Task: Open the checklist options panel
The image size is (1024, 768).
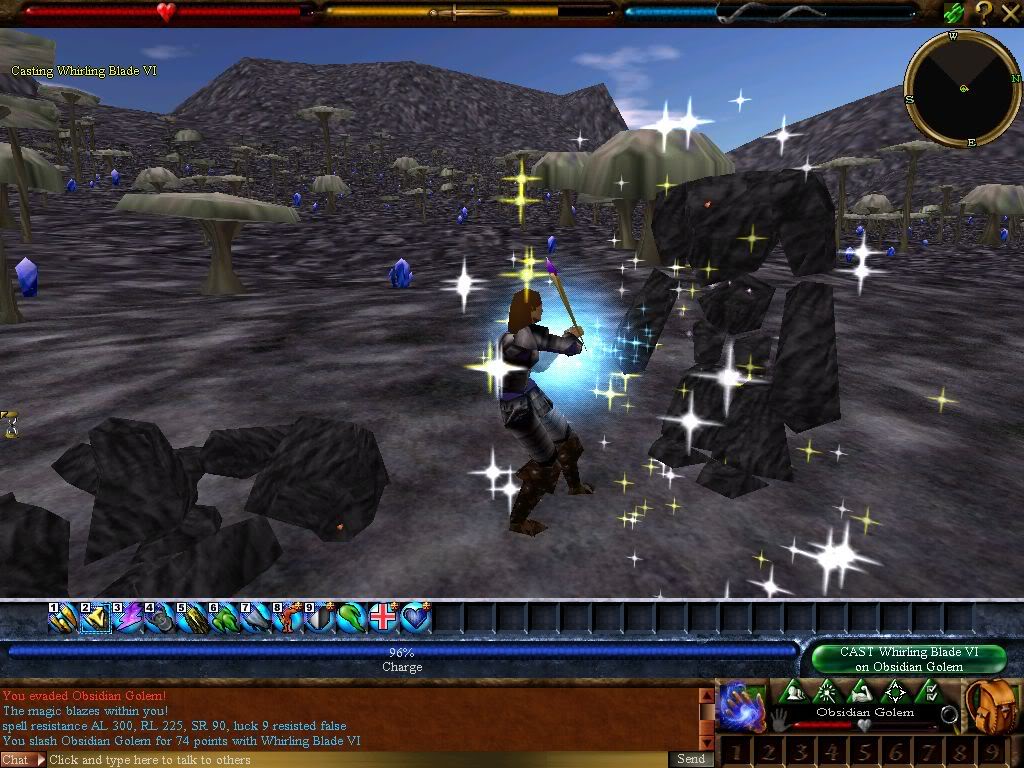Action: click(929, 692)
